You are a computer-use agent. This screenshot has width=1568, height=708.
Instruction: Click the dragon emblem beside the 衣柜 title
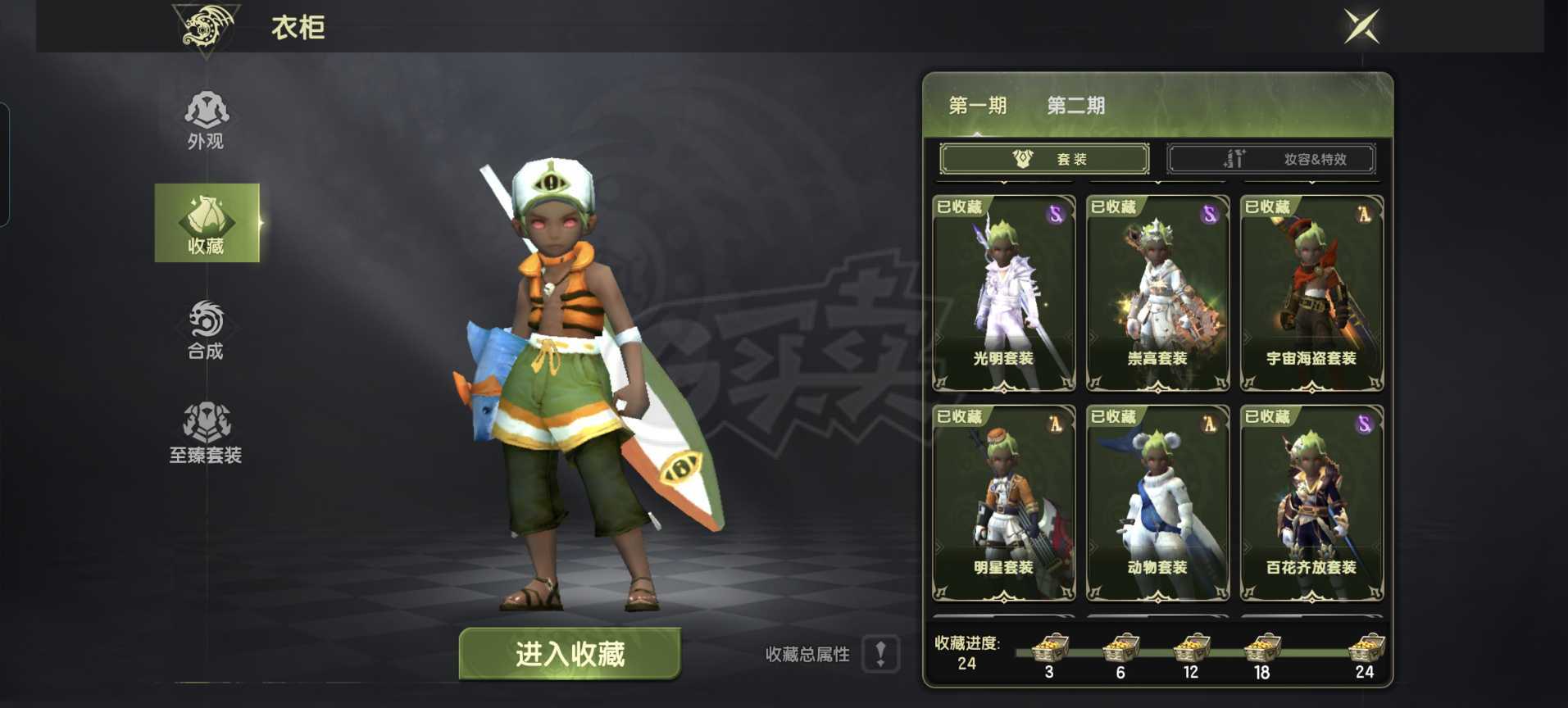click(207, 26)
